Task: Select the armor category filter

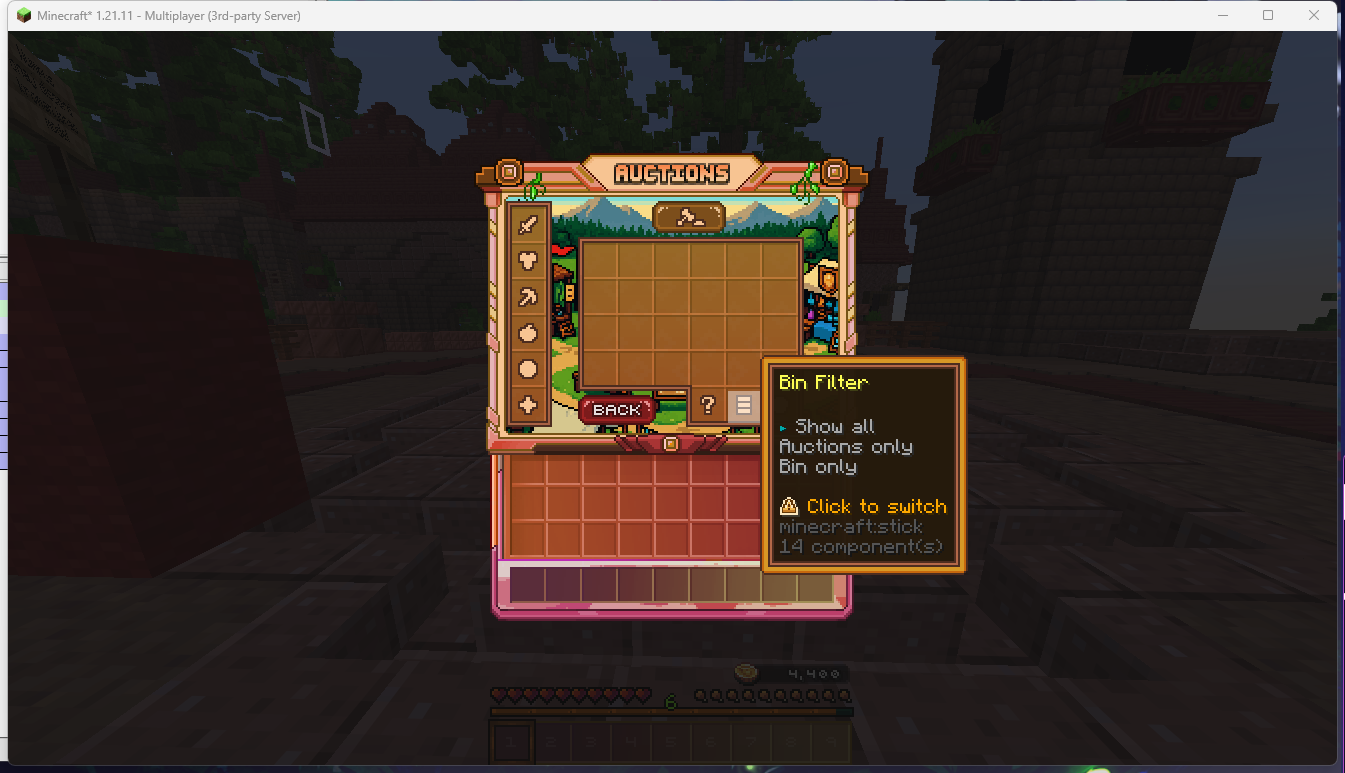Action: pos(528,260)
